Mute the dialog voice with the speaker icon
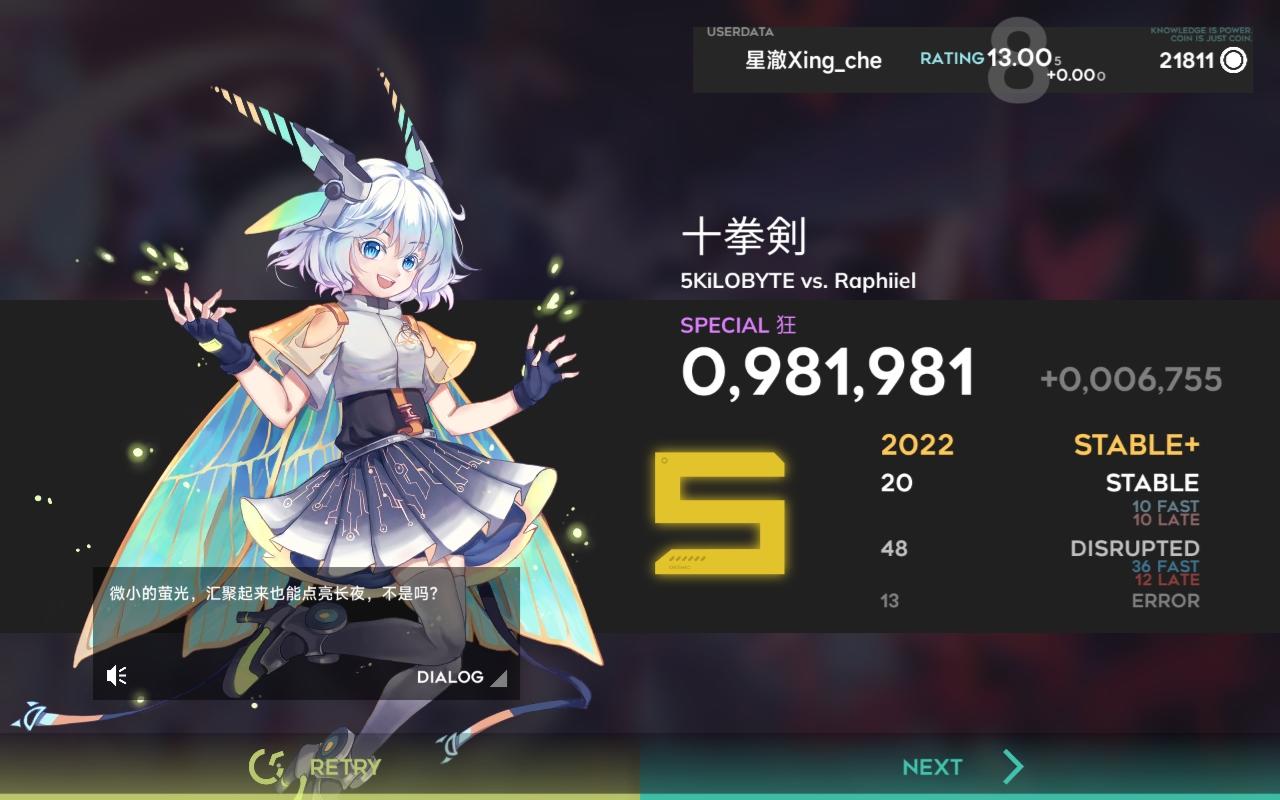The height and width of the screenshot is (800, 1280). [x=116, y=675]
